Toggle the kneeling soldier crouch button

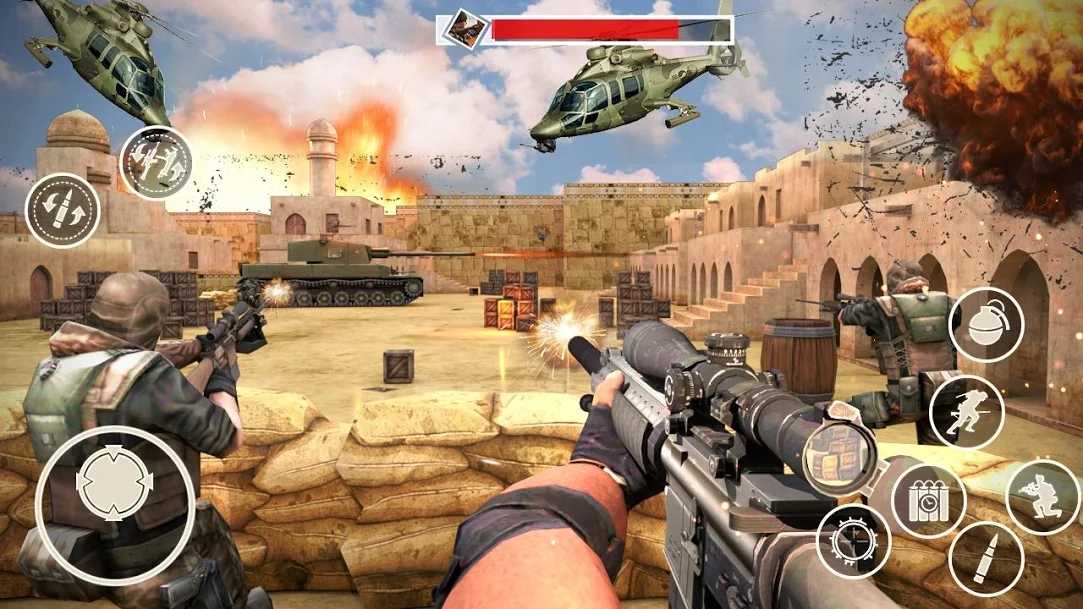click(x=1042, y=497)
